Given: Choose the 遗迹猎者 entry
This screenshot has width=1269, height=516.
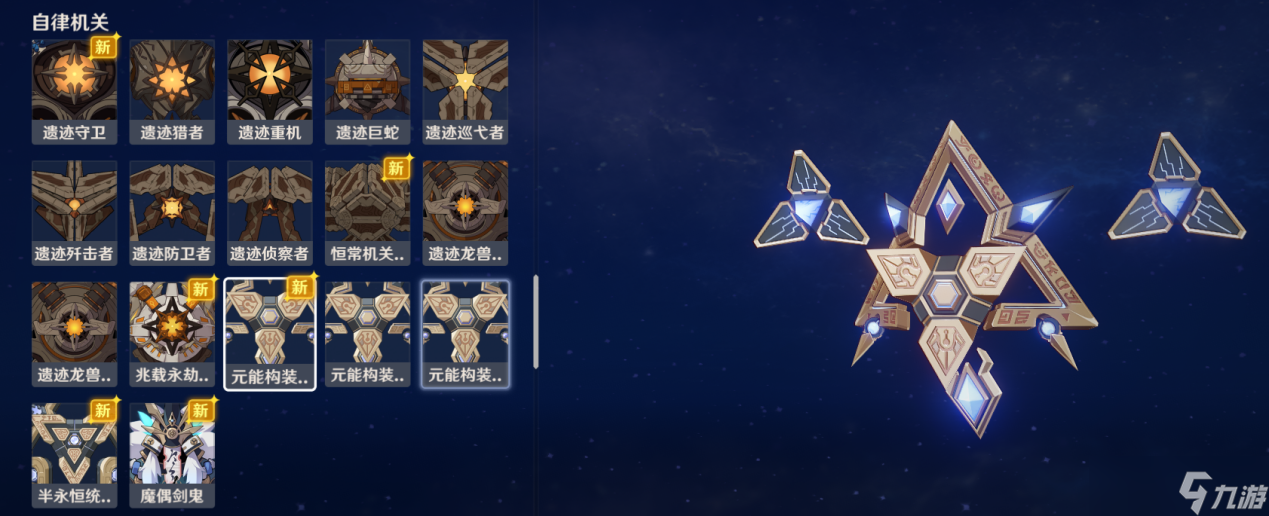Looking at the screenshot, I should [x=172, y=91].
